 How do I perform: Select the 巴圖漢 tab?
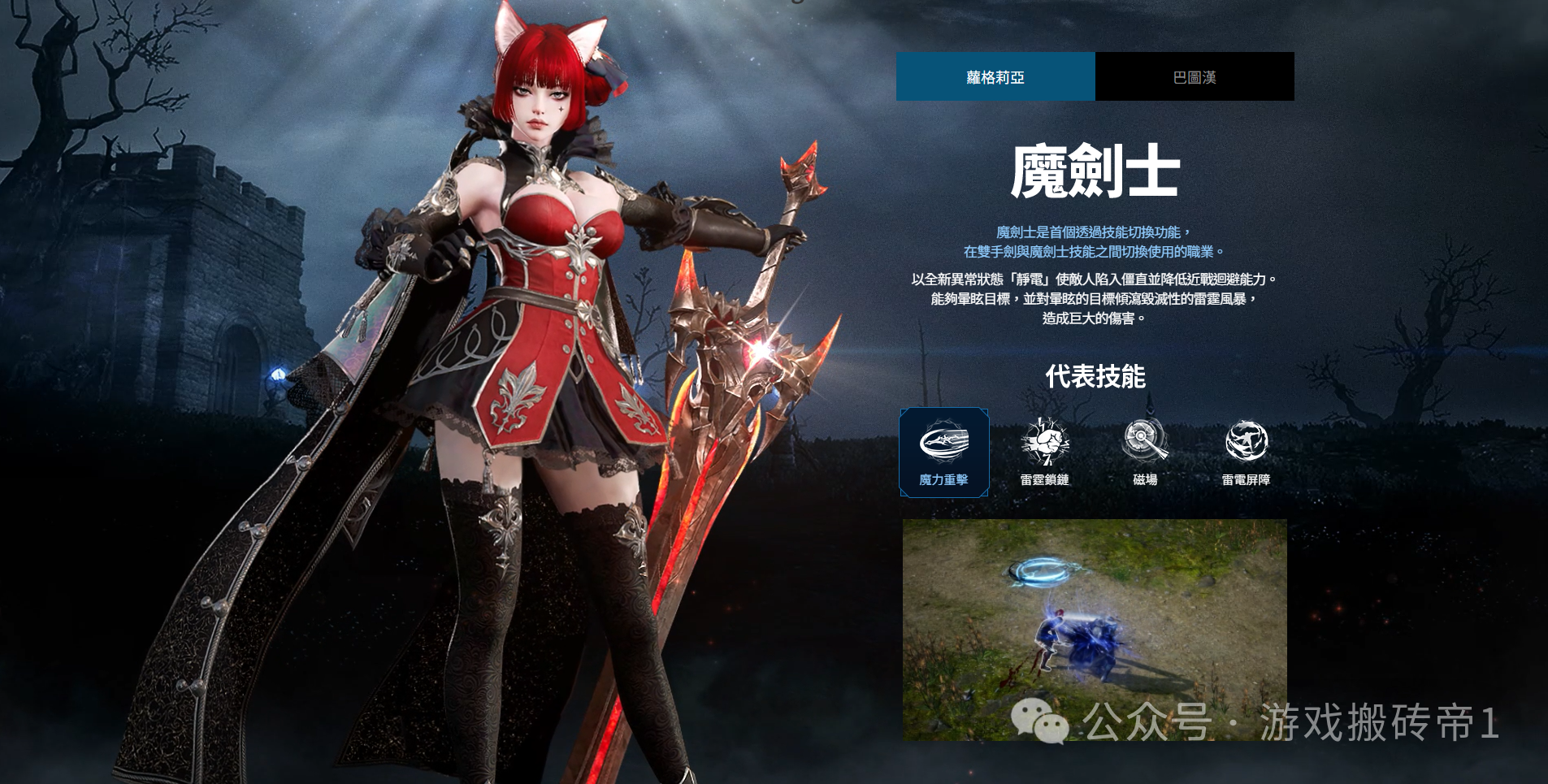(x=1195, y=77)
